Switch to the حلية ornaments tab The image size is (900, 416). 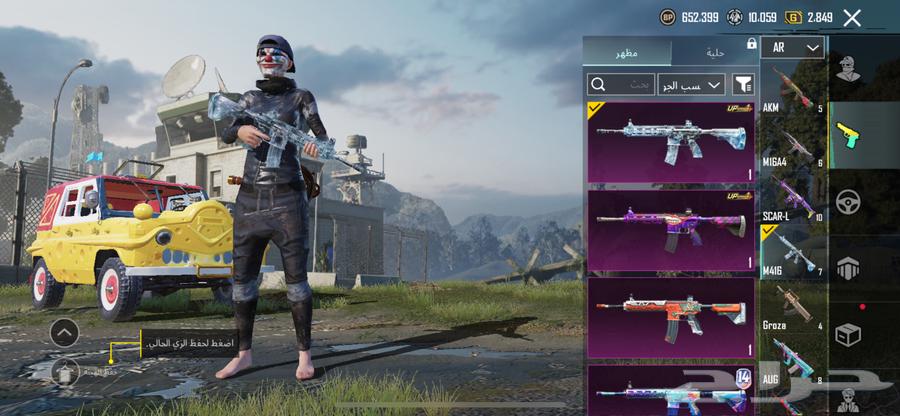tap(714, 52)
